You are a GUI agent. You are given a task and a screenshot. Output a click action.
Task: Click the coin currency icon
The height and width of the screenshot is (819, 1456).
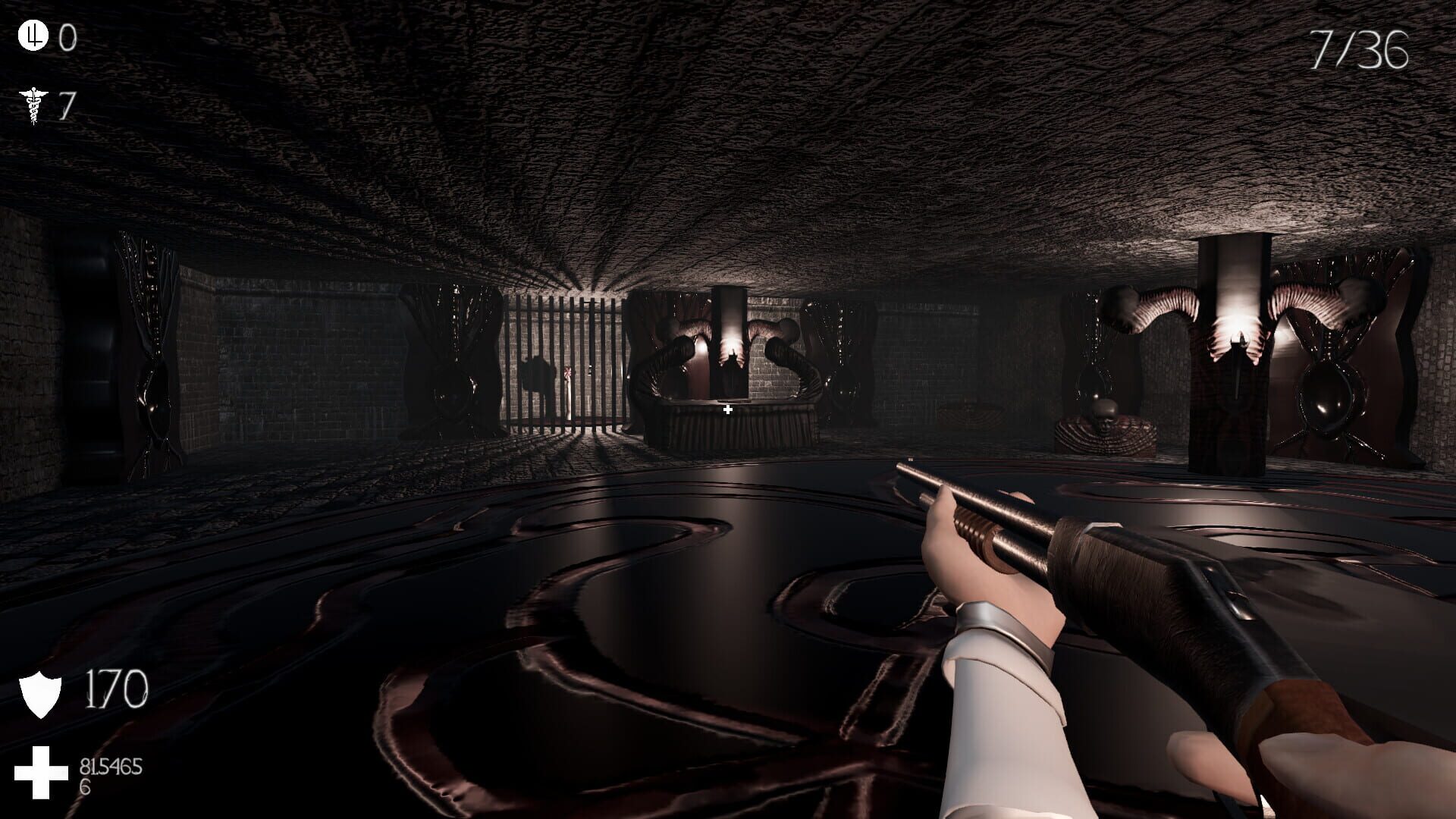click(33, 36)
